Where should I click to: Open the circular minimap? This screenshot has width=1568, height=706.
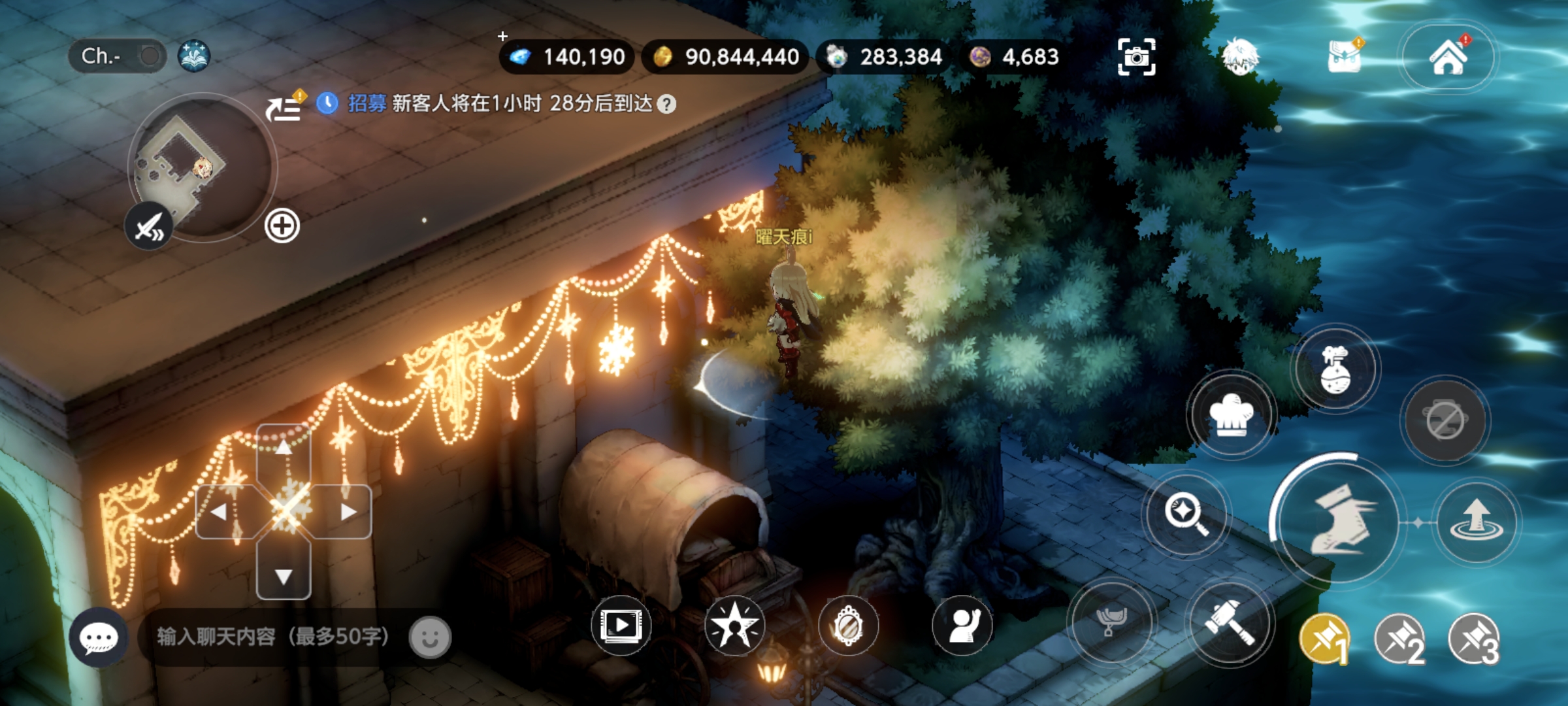203,167
